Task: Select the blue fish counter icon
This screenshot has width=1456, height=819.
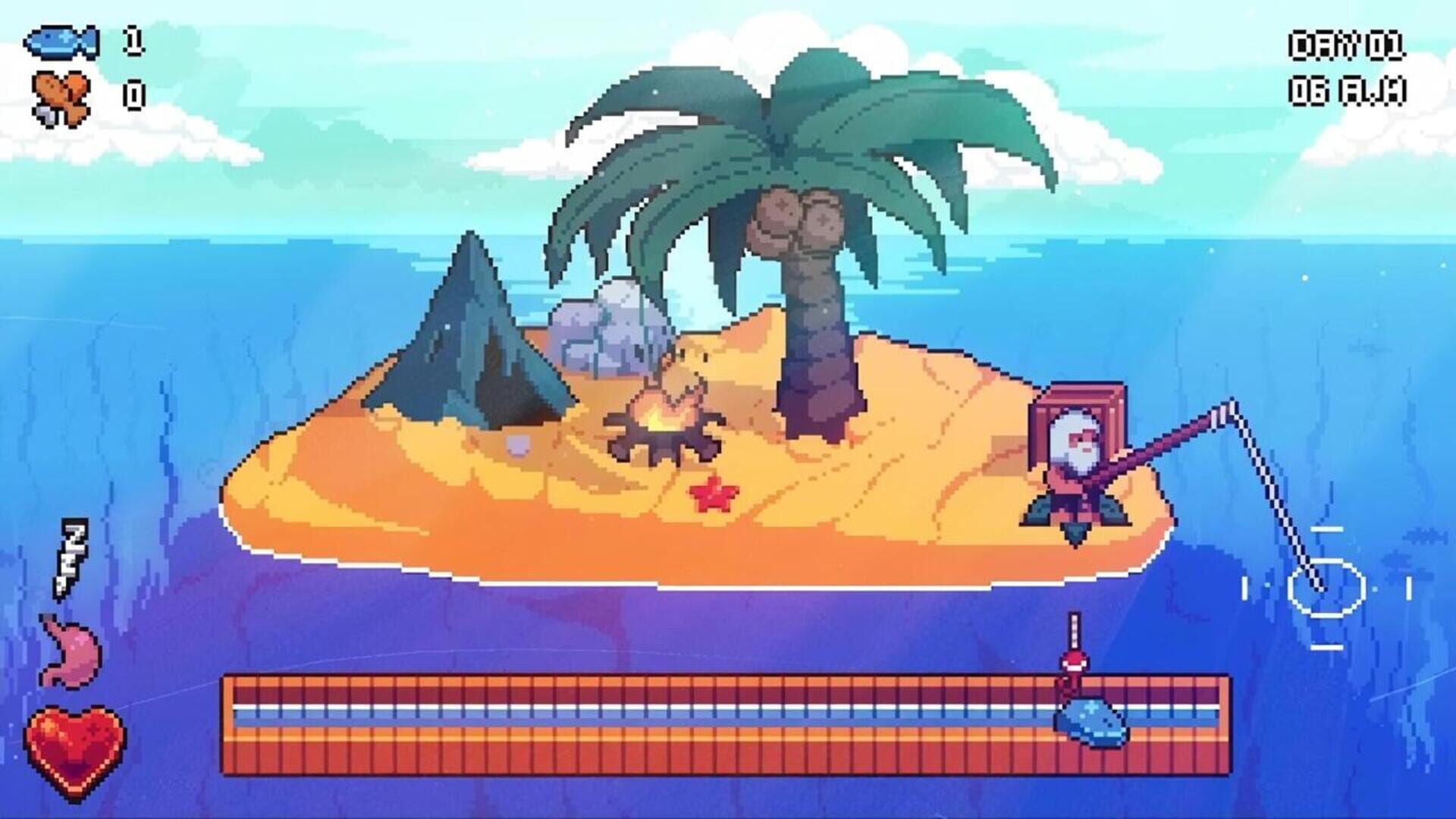Action: (64, 42)
